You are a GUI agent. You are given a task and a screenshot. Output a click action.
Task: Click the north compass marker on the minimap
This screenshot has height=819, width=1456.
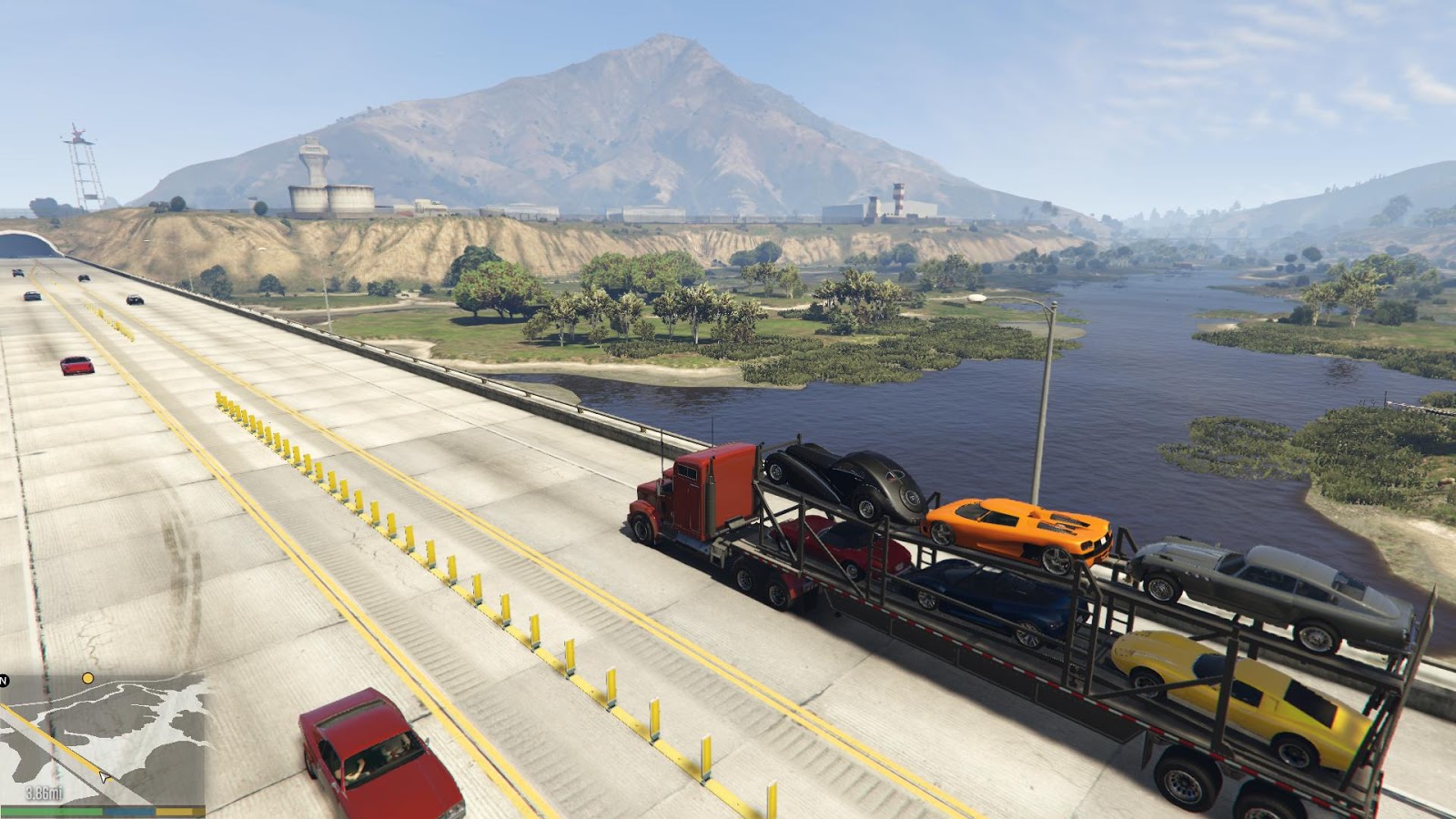4,681
